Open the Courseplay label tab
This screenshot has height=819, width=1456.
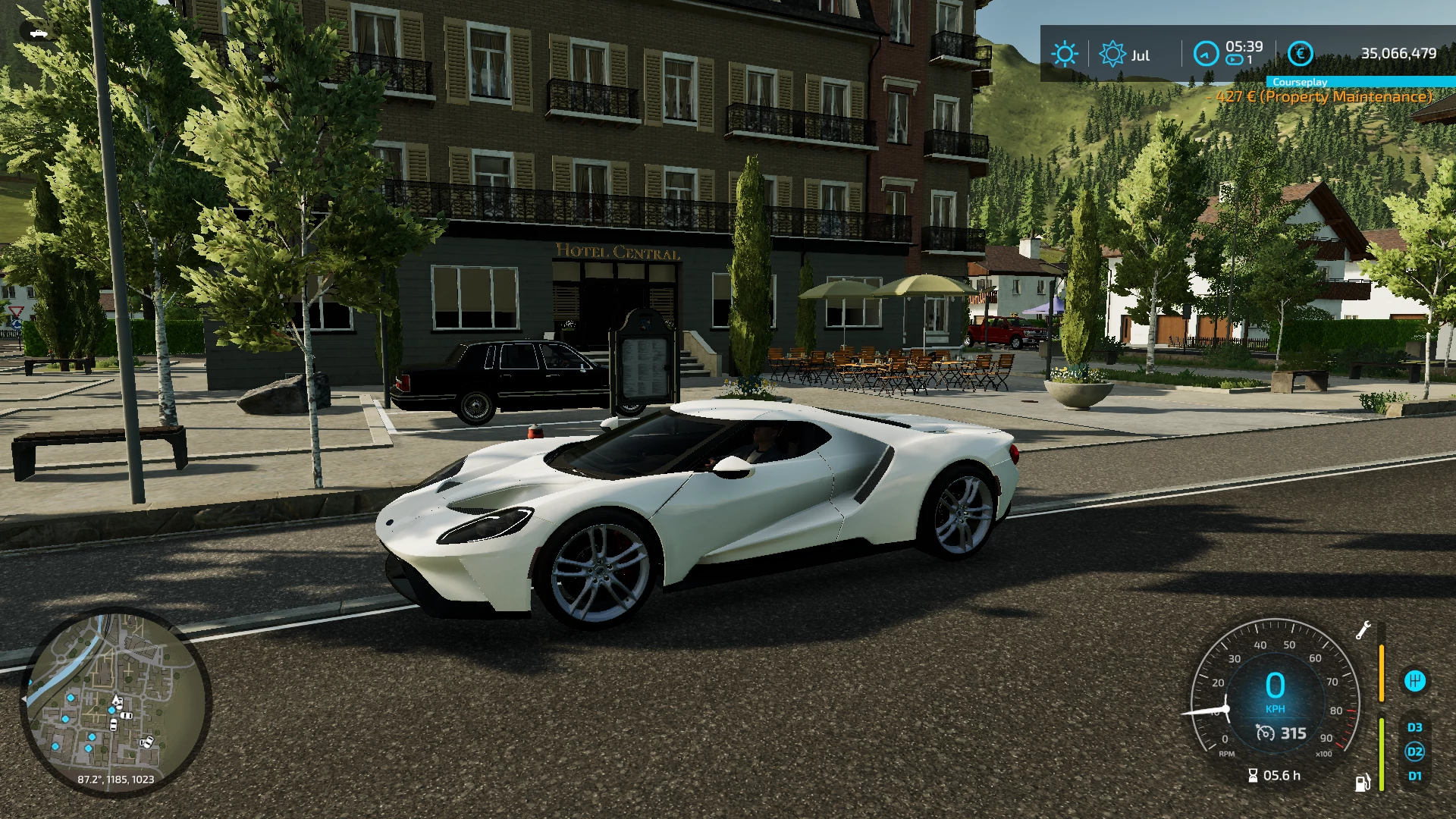pos(1299,82)
